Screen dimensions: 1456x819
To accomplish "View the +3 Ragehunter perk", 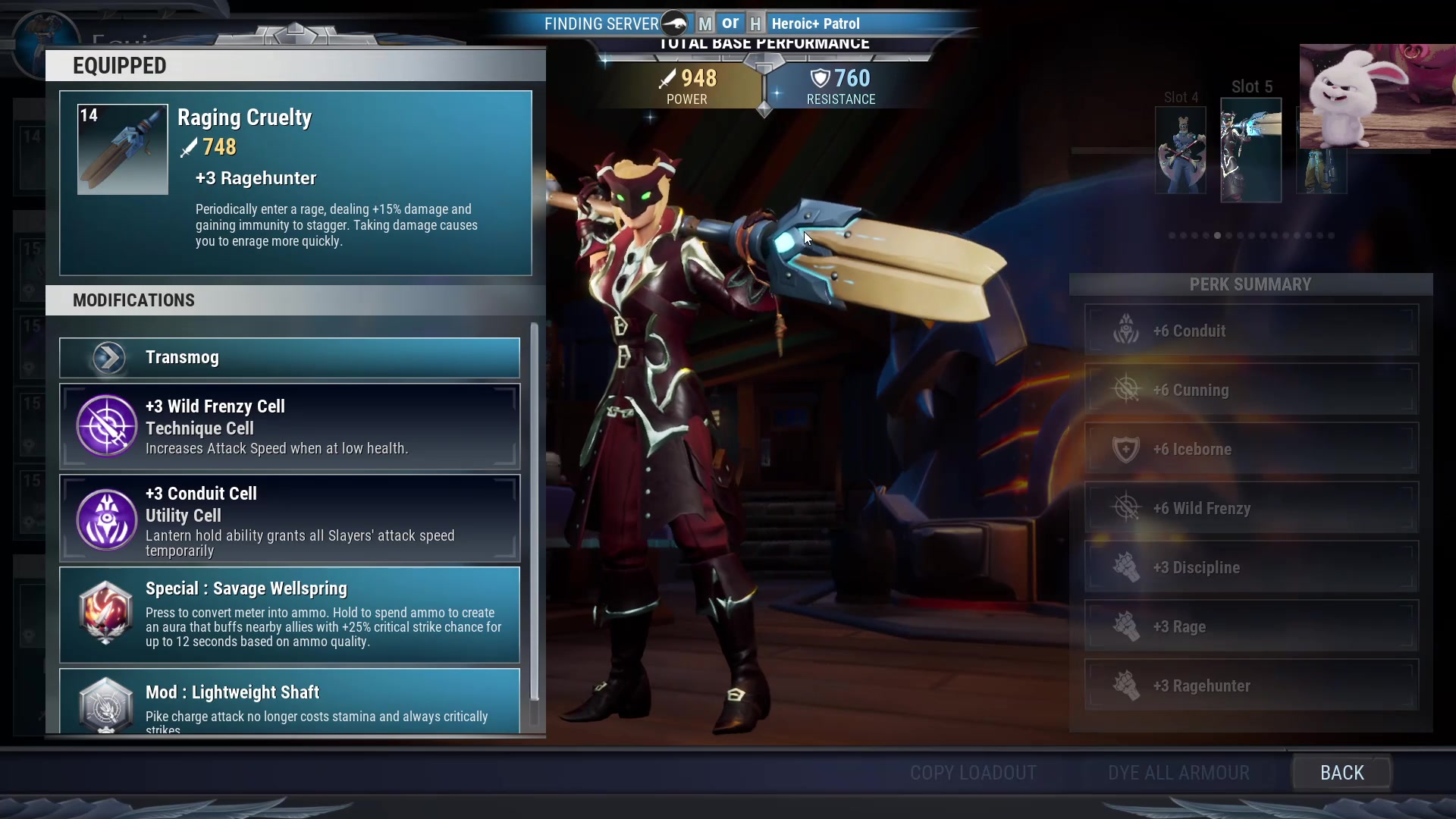I will [x=1251, y=686].
